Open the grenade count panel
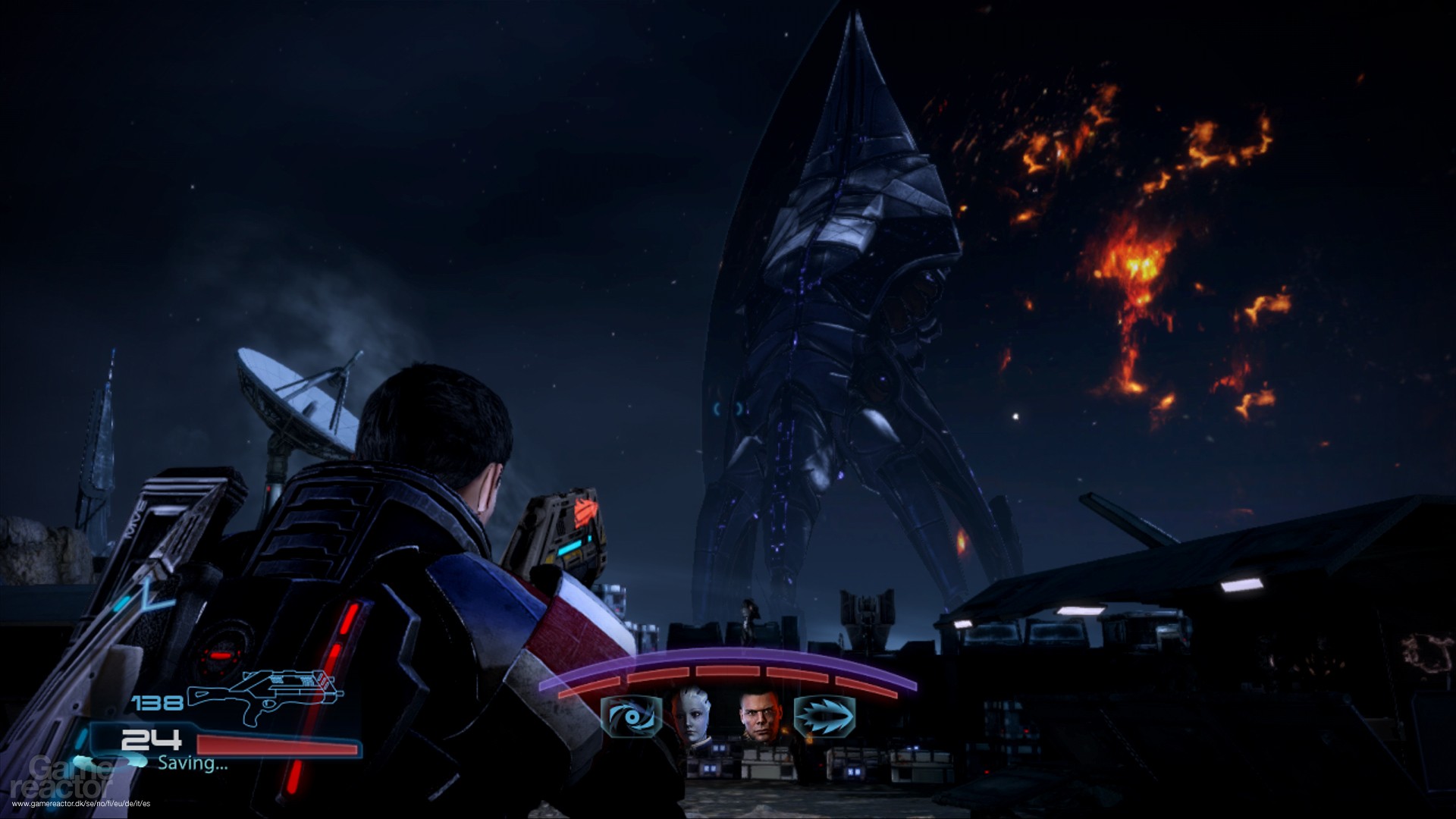 [x=151, y=740]
